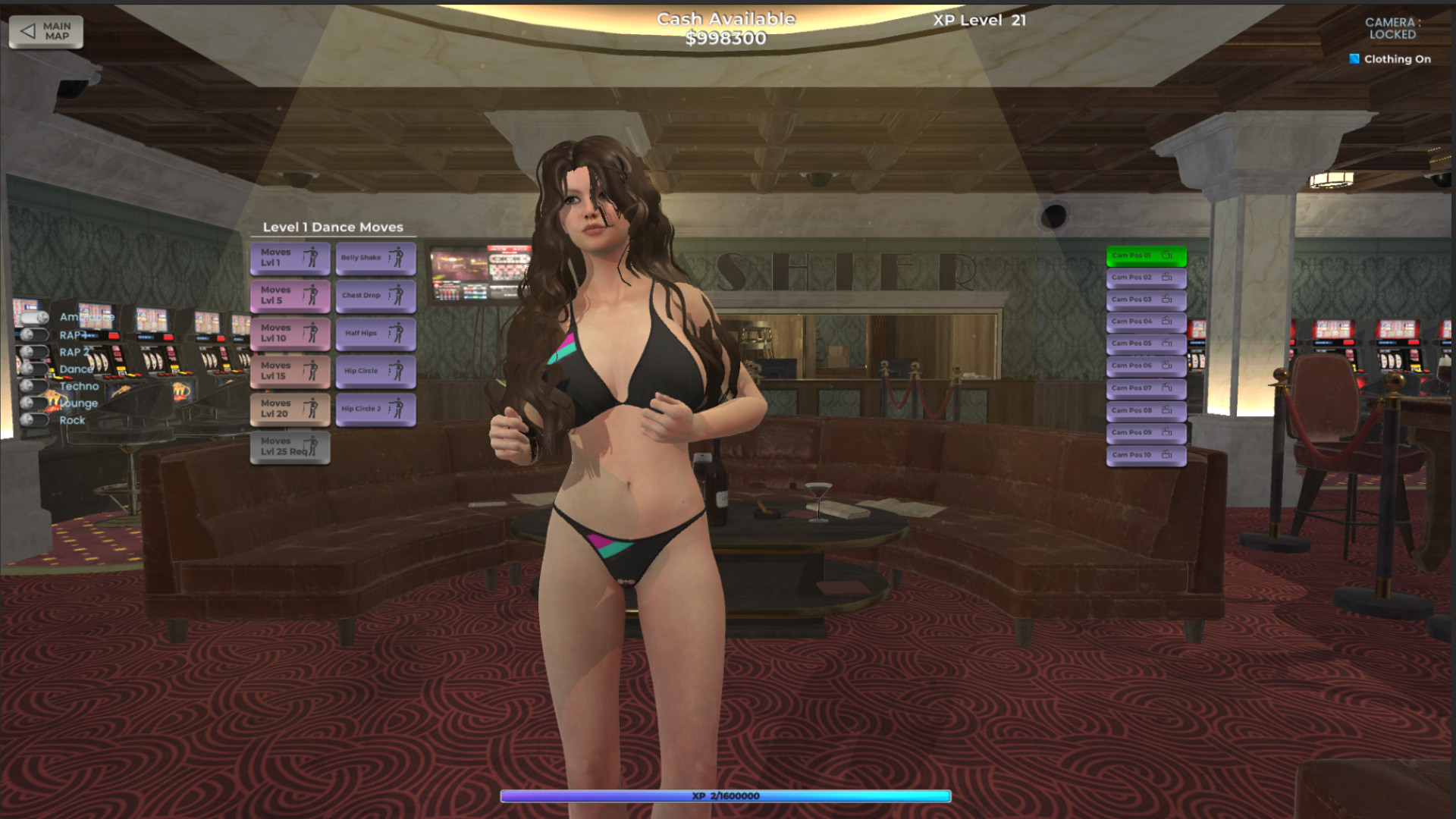Click the camera icon on Cam Pos 01

coord(1166,255)
